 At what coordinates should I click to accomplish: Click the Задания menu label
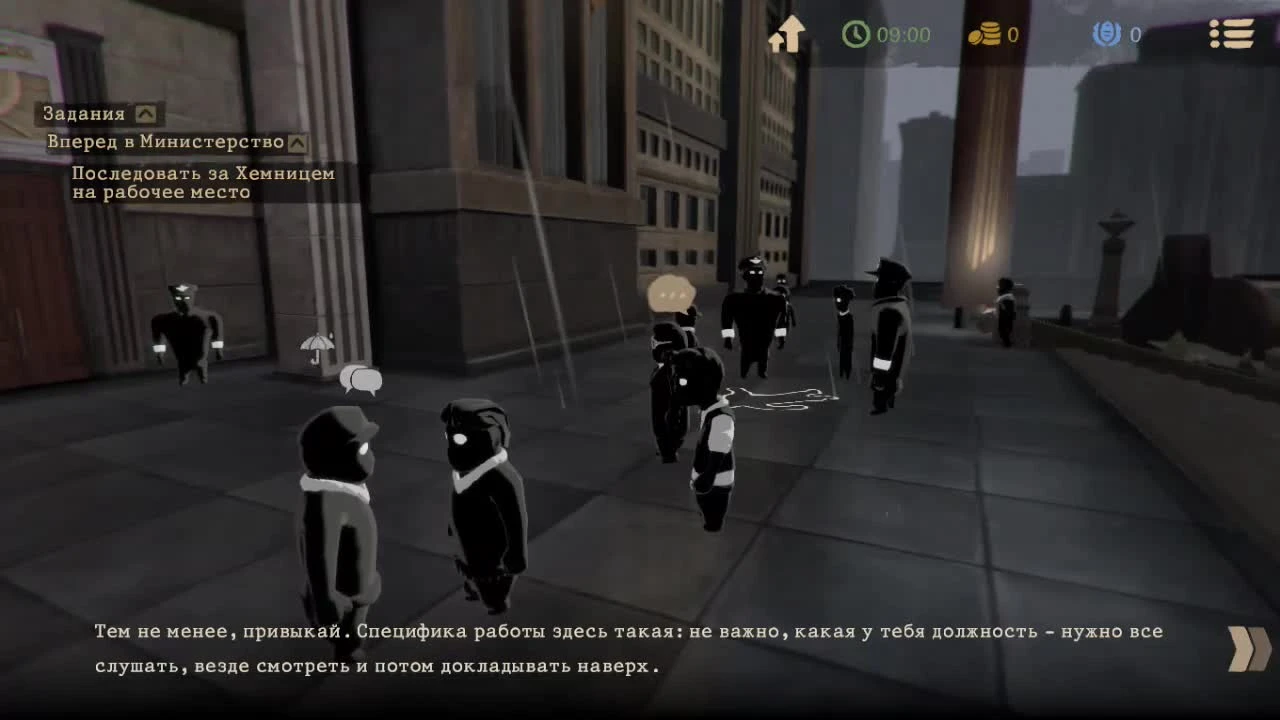(x=82, y=113)
